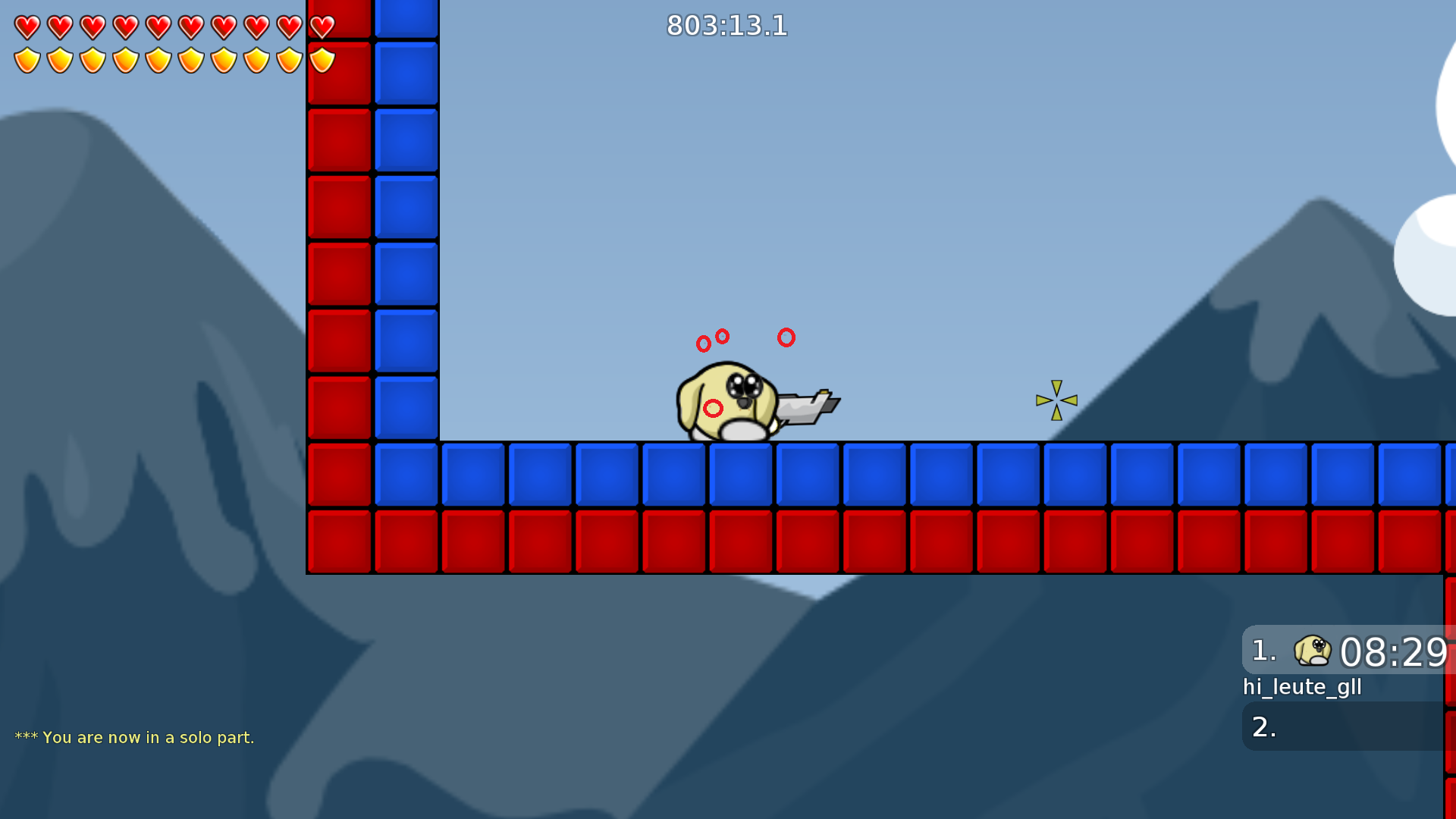Viewport: 1456px width, 819px height.
Task: Click the red circle projectile above the tee
Action: coord(786,339)
